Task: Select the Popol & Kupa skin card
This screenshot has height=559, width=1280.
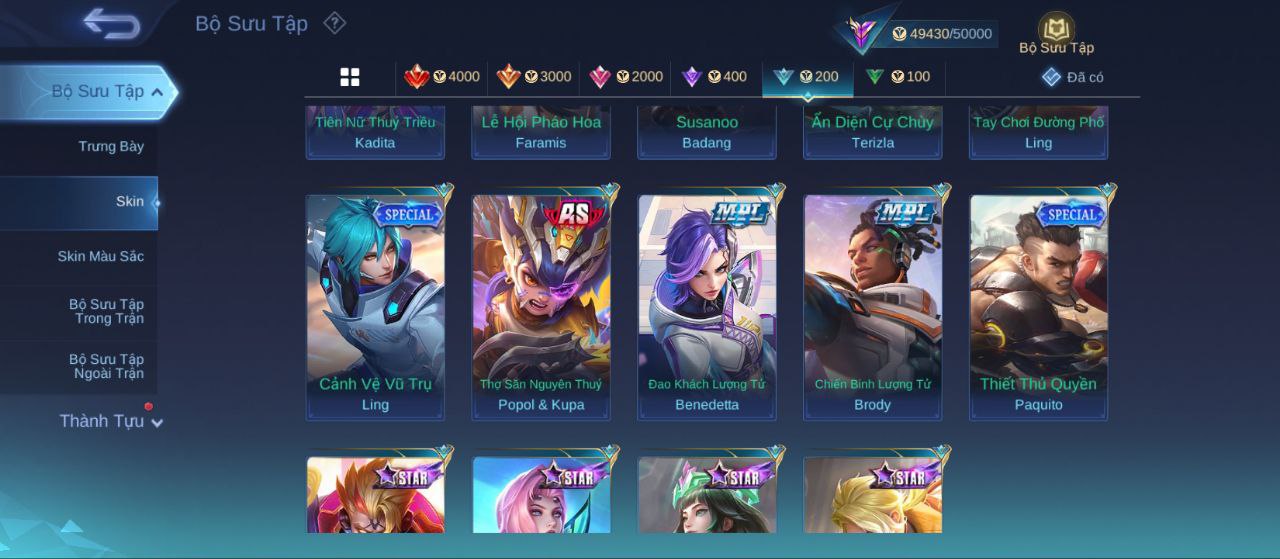Action: [x=541, y=306]
